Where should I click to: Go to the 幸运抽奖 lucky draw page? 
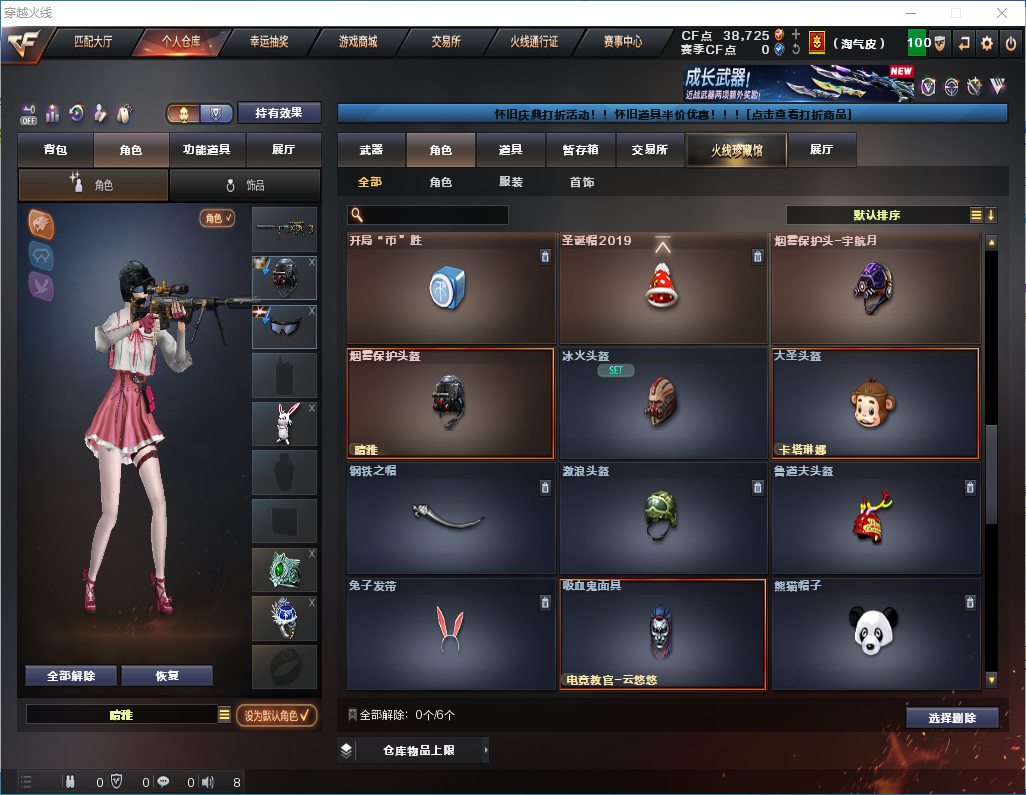tap(268, 42)
